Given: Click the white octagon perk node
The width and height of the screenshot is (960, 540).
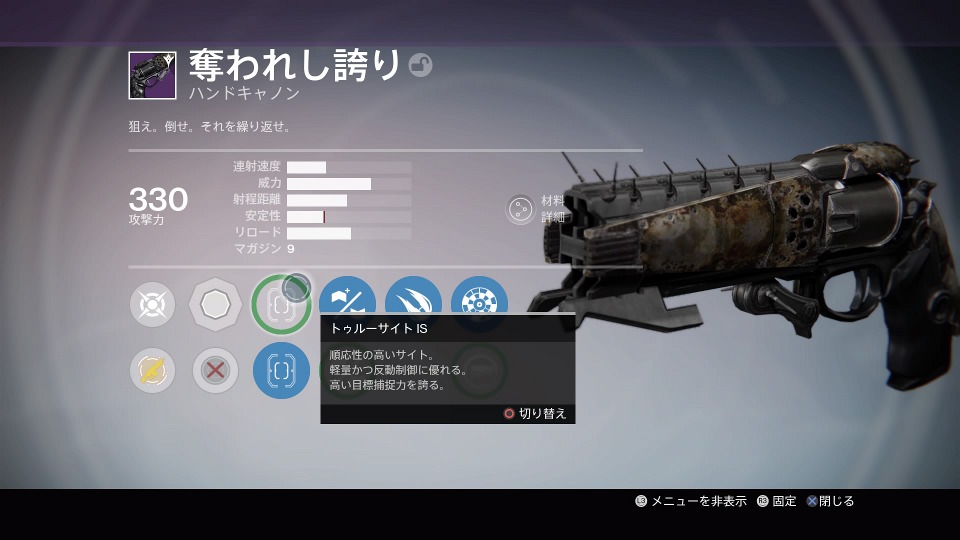Looking at the screenshot, I should pyautogui.click(x=216, y=304).
